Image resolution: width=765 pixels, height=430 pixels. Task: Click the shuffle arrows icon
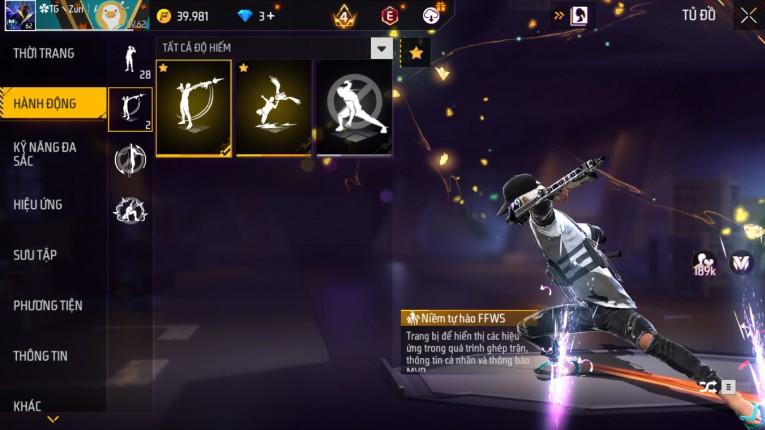pos(708,386)
